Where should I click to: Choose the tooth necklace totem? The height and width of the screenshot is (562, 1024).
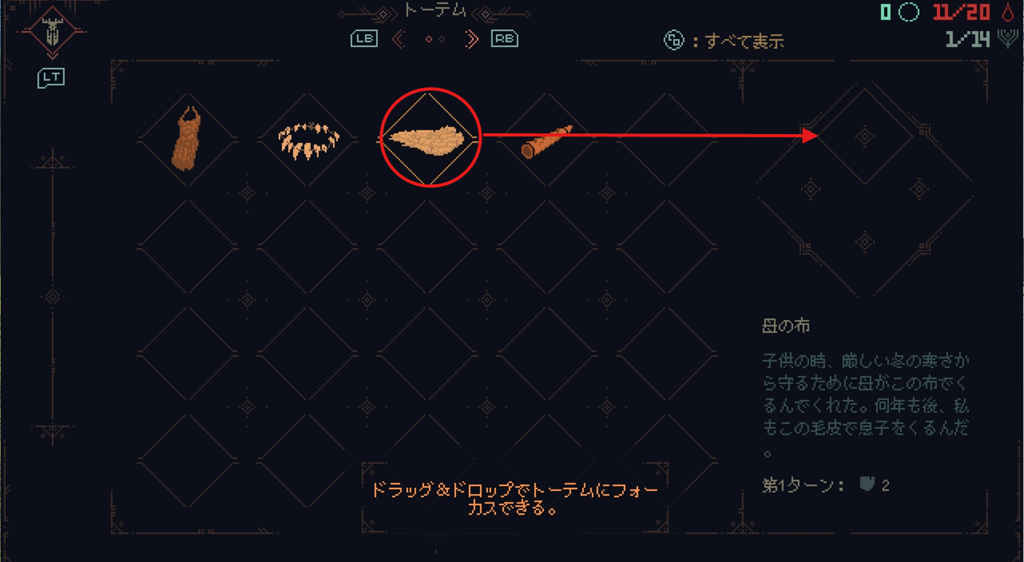tap(307, 139)
